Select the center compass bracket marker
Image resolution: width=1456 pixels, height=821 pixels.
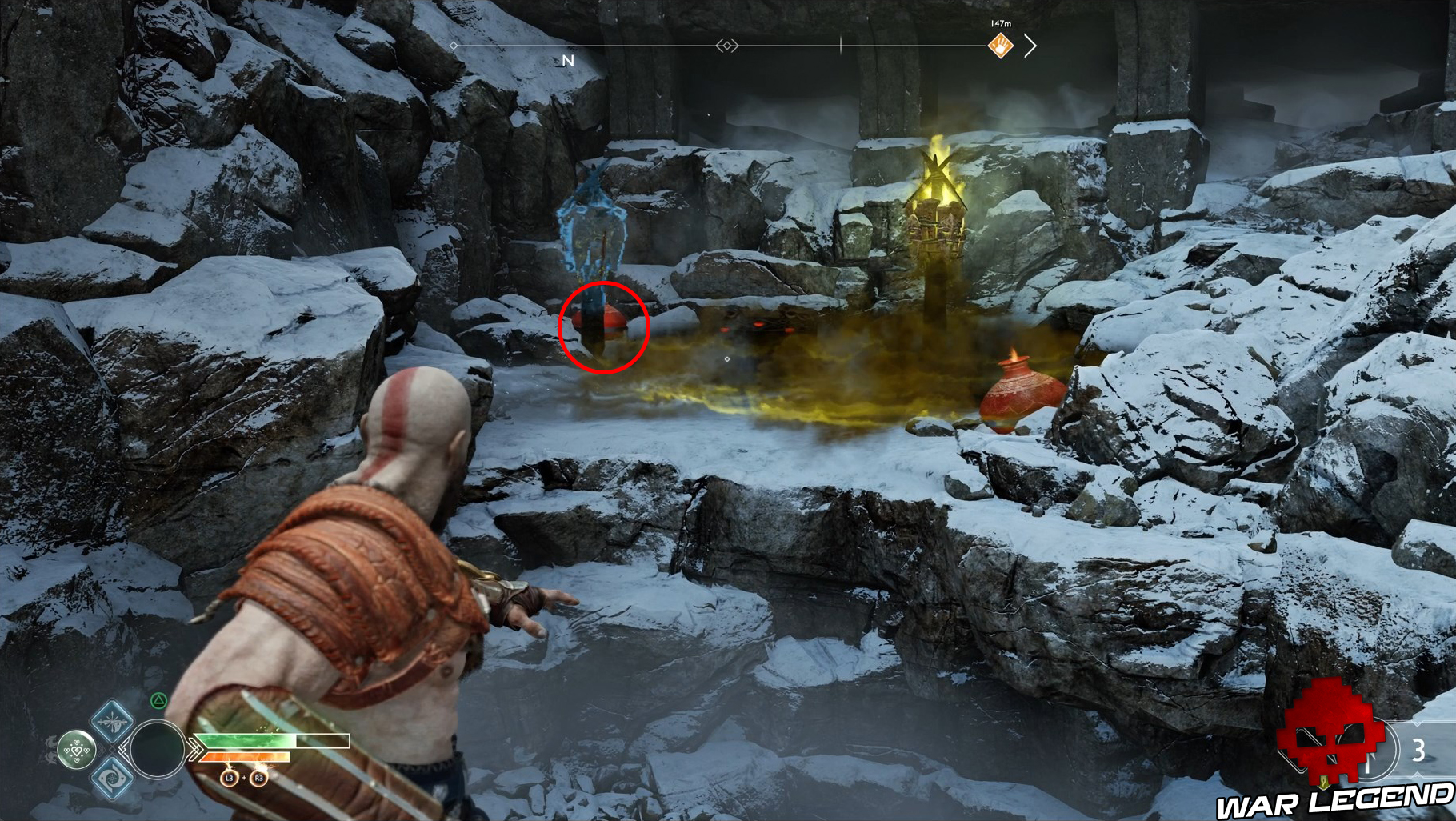click(x=726, y=46)
